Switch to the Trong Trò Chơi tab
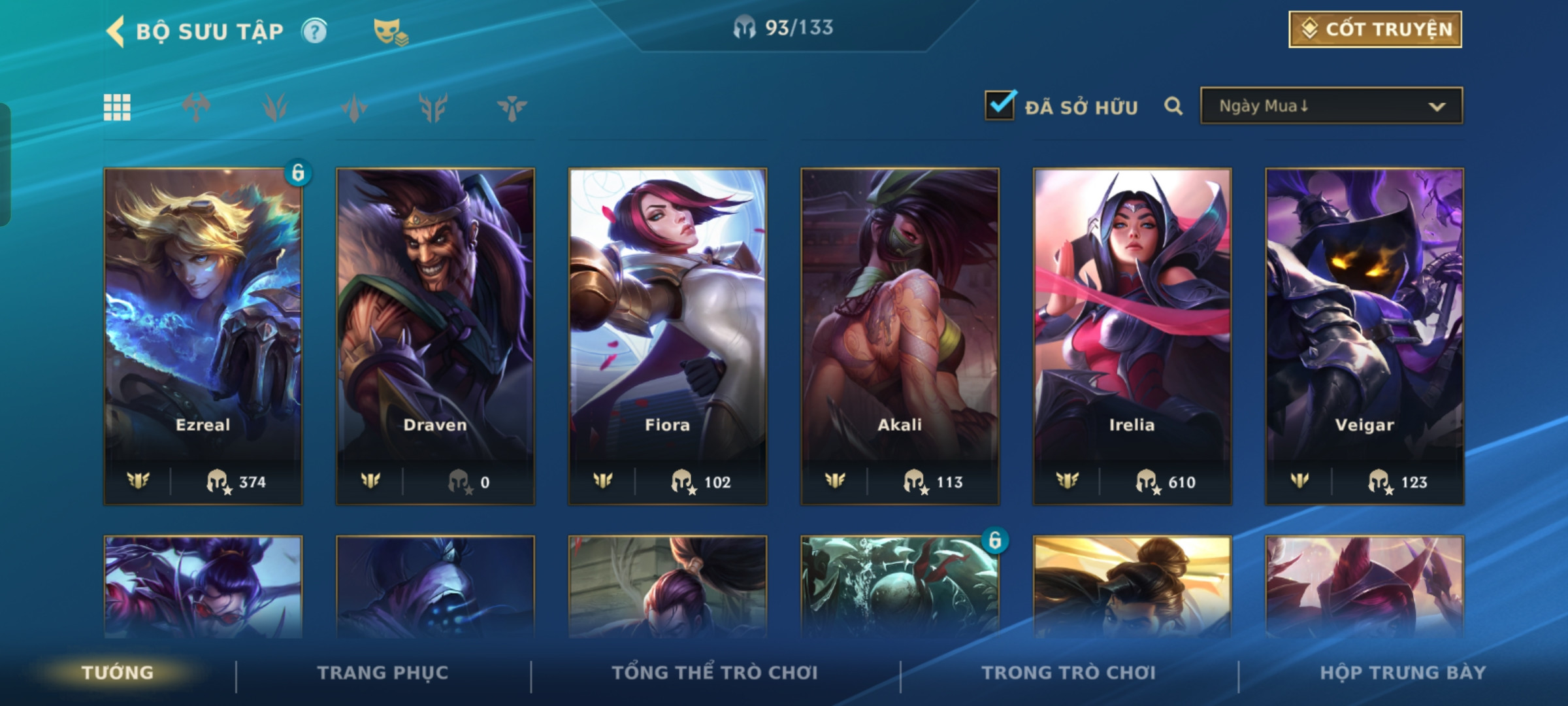Image resolution: width=1568 pixels, height=706 pixels. 1069,673
